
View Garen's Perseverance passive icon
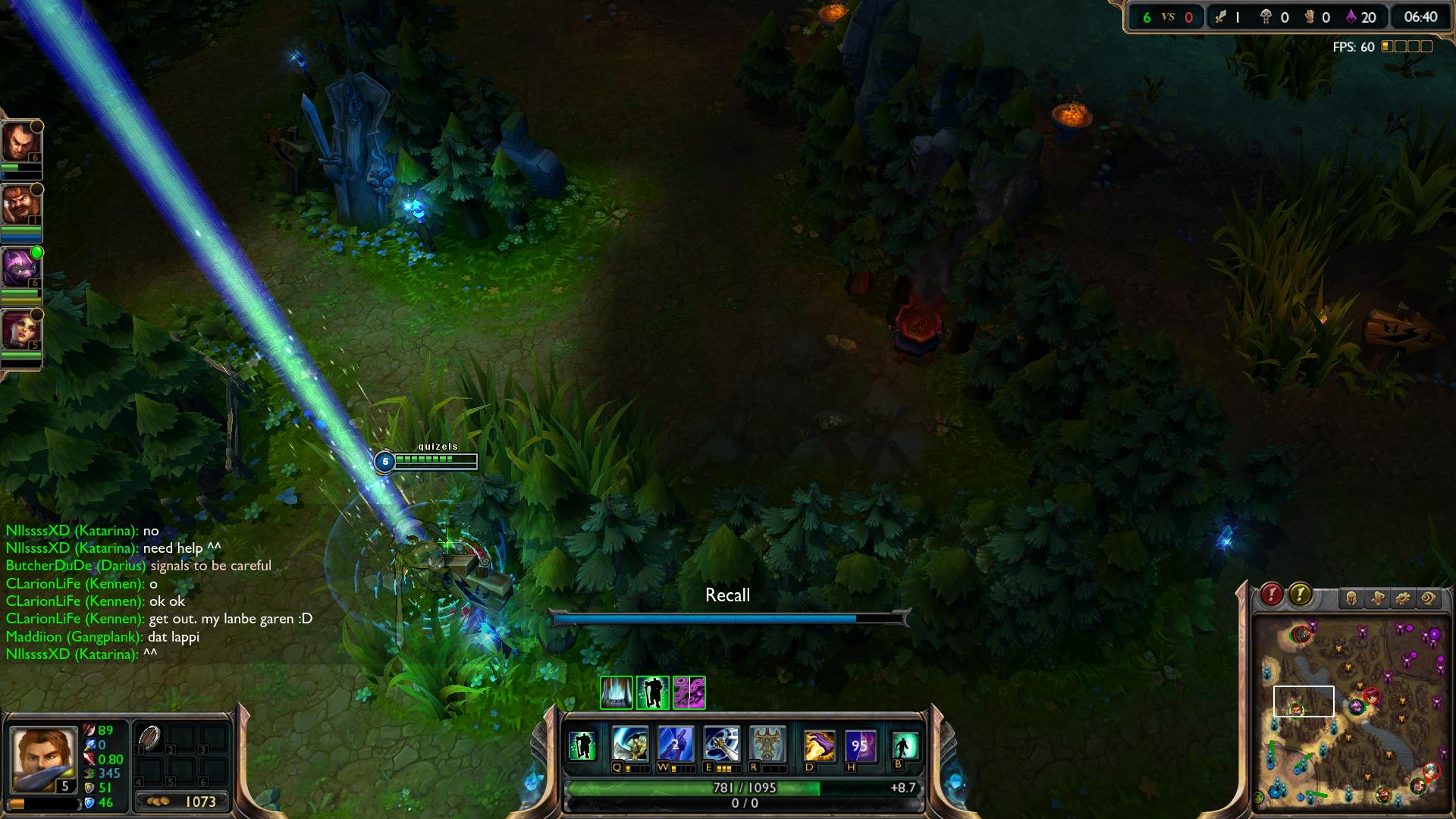tap(582, 745)
